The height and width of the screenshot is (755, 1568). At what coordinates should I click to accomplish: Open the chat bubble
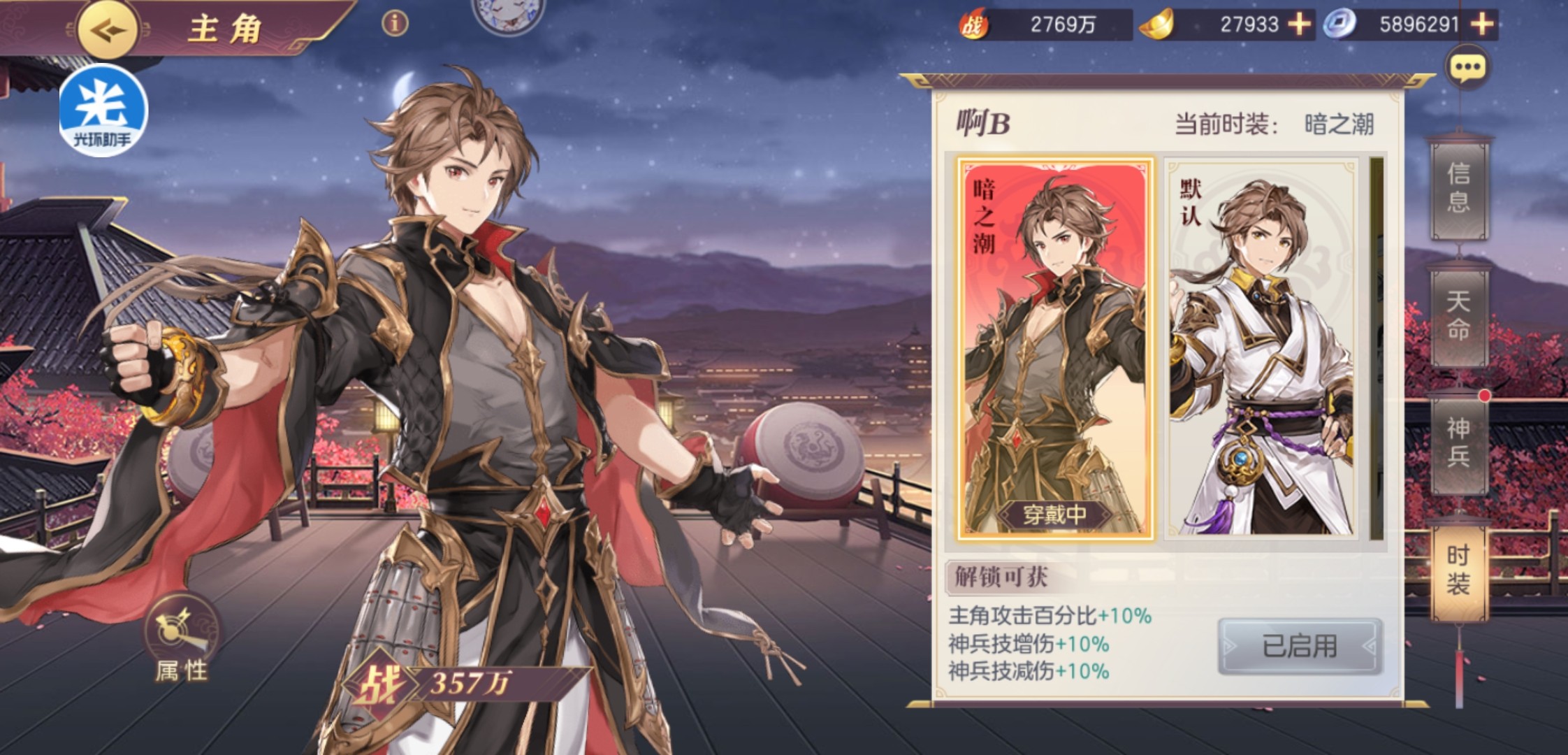tap(1467, 68)
